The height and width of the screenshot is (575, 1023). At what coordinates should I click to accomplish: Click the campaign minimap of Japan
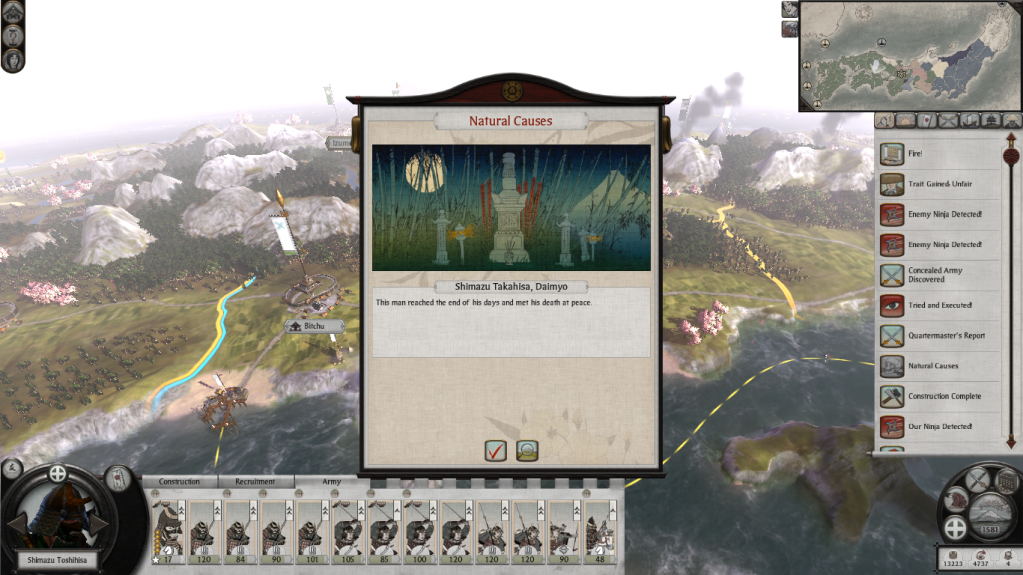click(909, 56)
